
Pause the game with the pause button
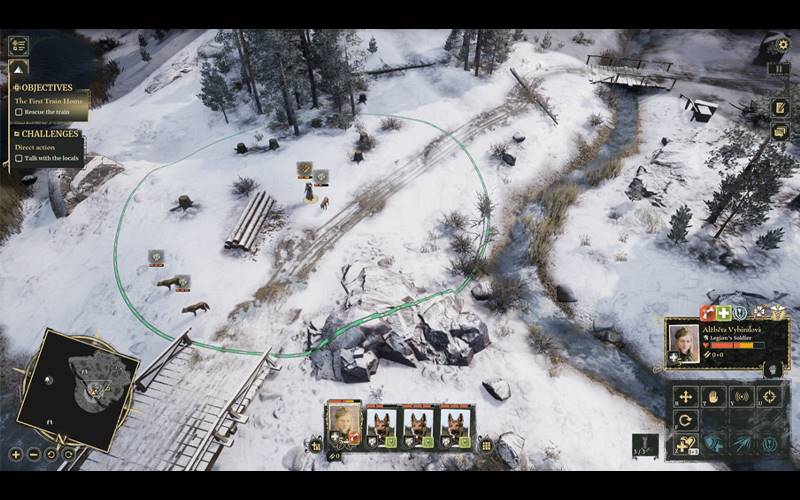point(779,69)
